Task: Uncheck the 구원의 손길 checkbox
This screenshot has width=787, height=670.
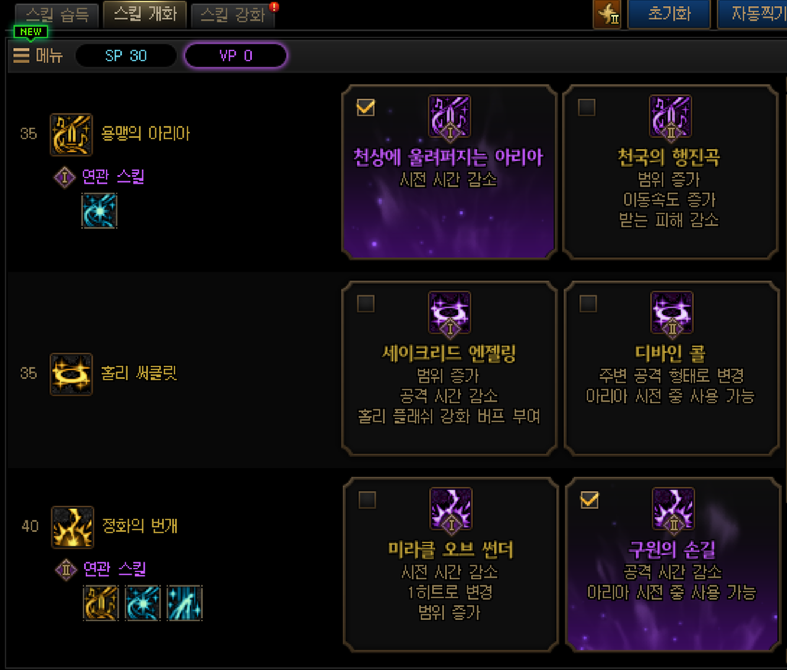Action: pyautogui.click(x=589, y=499)
